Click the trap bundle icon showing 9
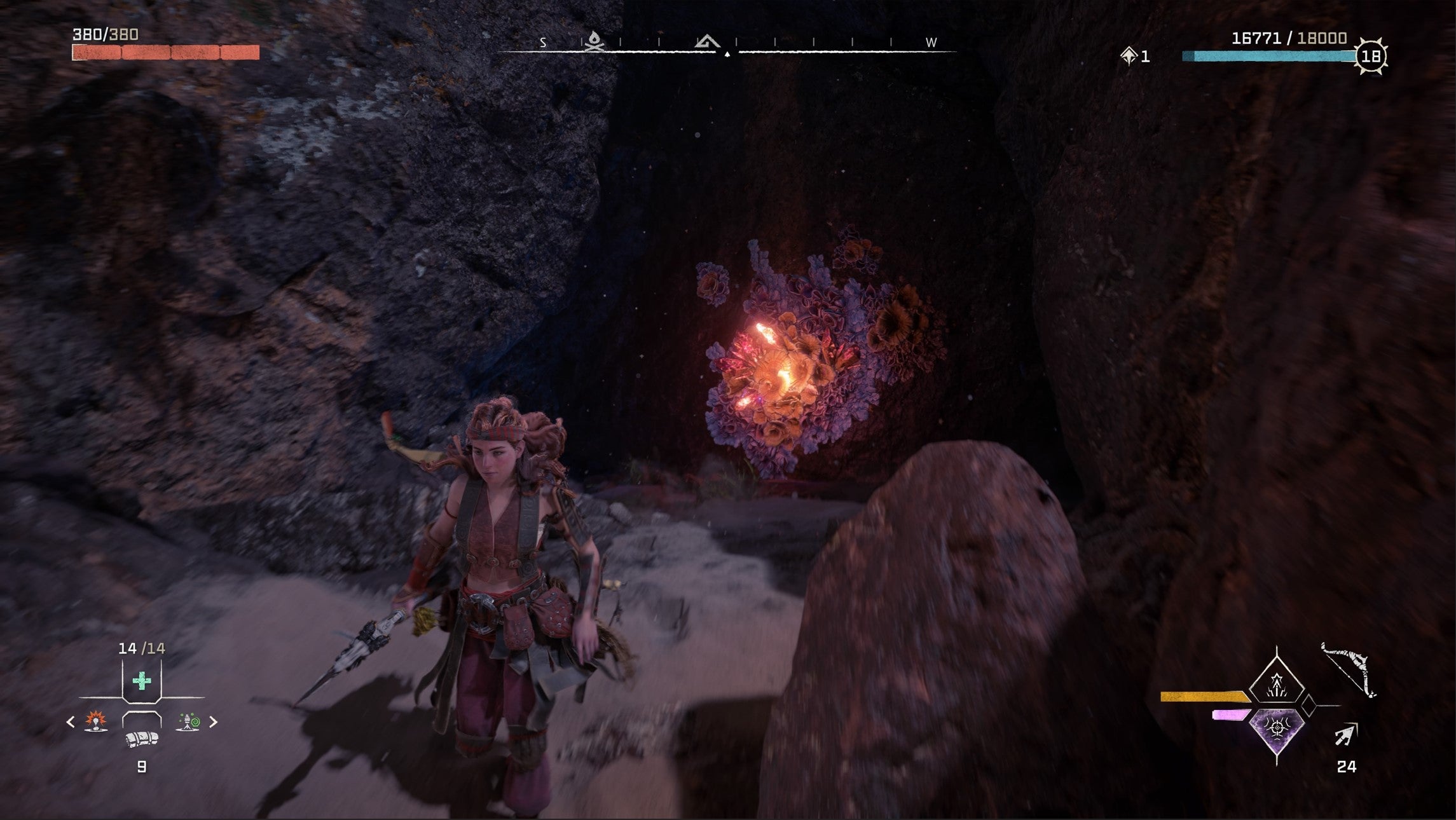 pyautogui.click(x=141, y=741)
